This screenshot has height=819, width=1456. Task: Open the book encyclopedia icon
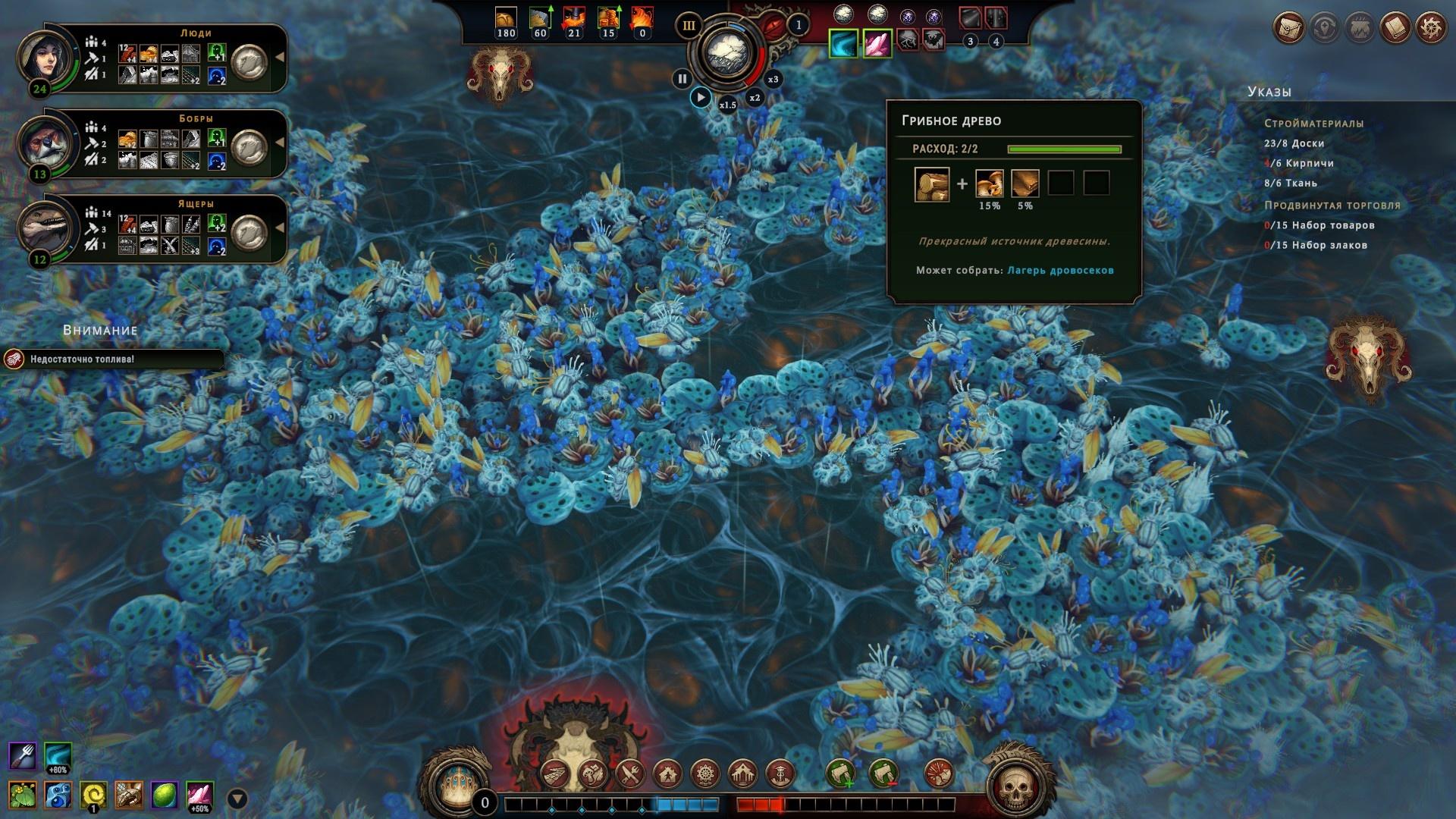pos(1395,28)
